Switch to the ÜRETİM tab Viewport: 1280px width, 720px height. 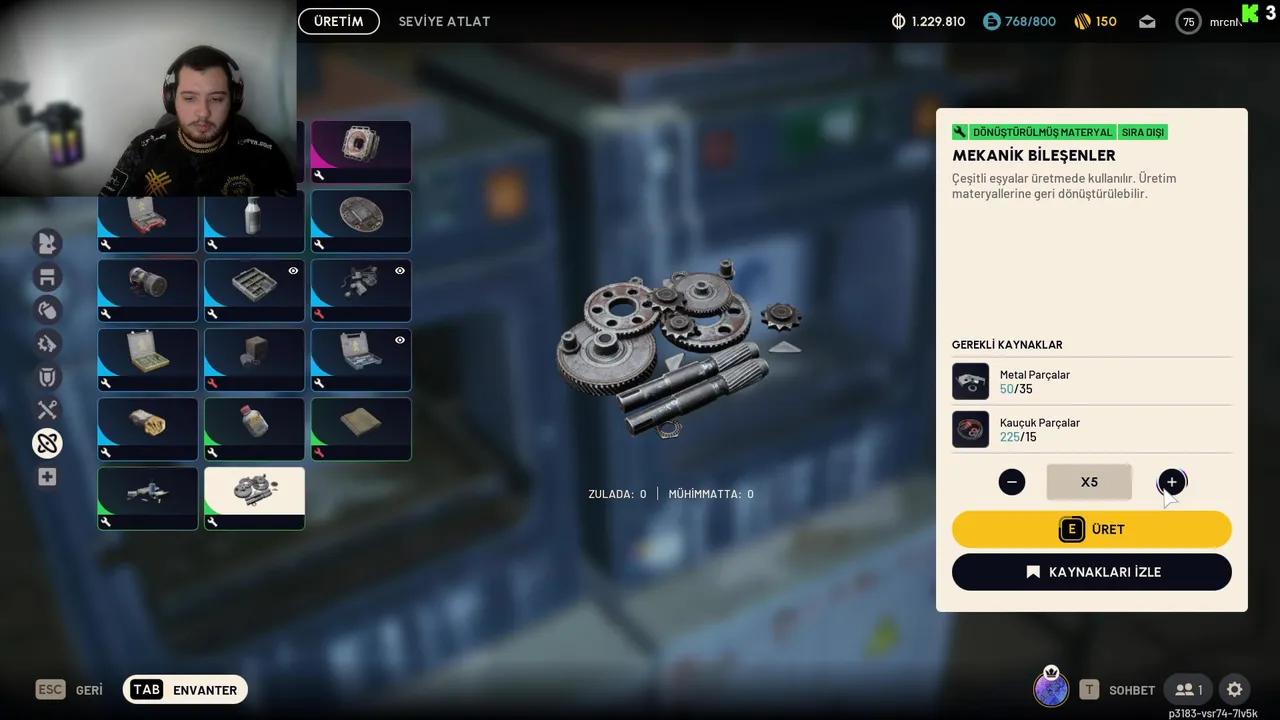tap(338, 20)
